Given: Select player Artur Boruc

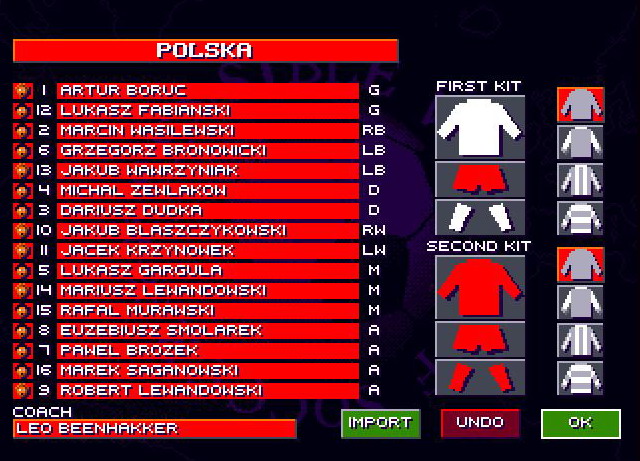Looking at the screenshot, I should tap(207, 91).
